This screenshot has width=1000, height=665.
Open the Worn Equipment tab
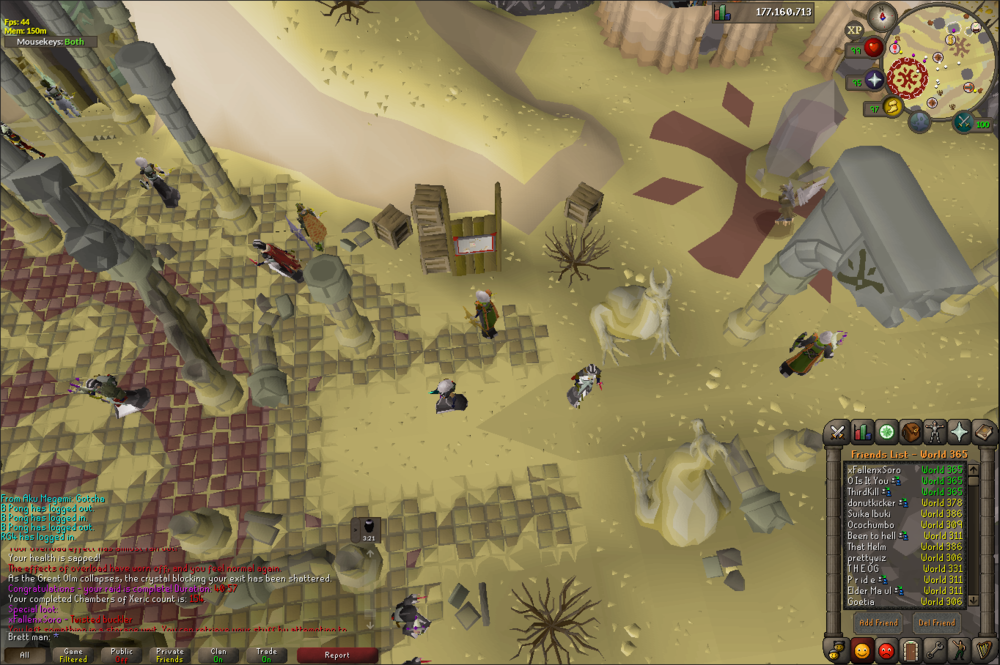pyautogui.click(x=935, y=432)
